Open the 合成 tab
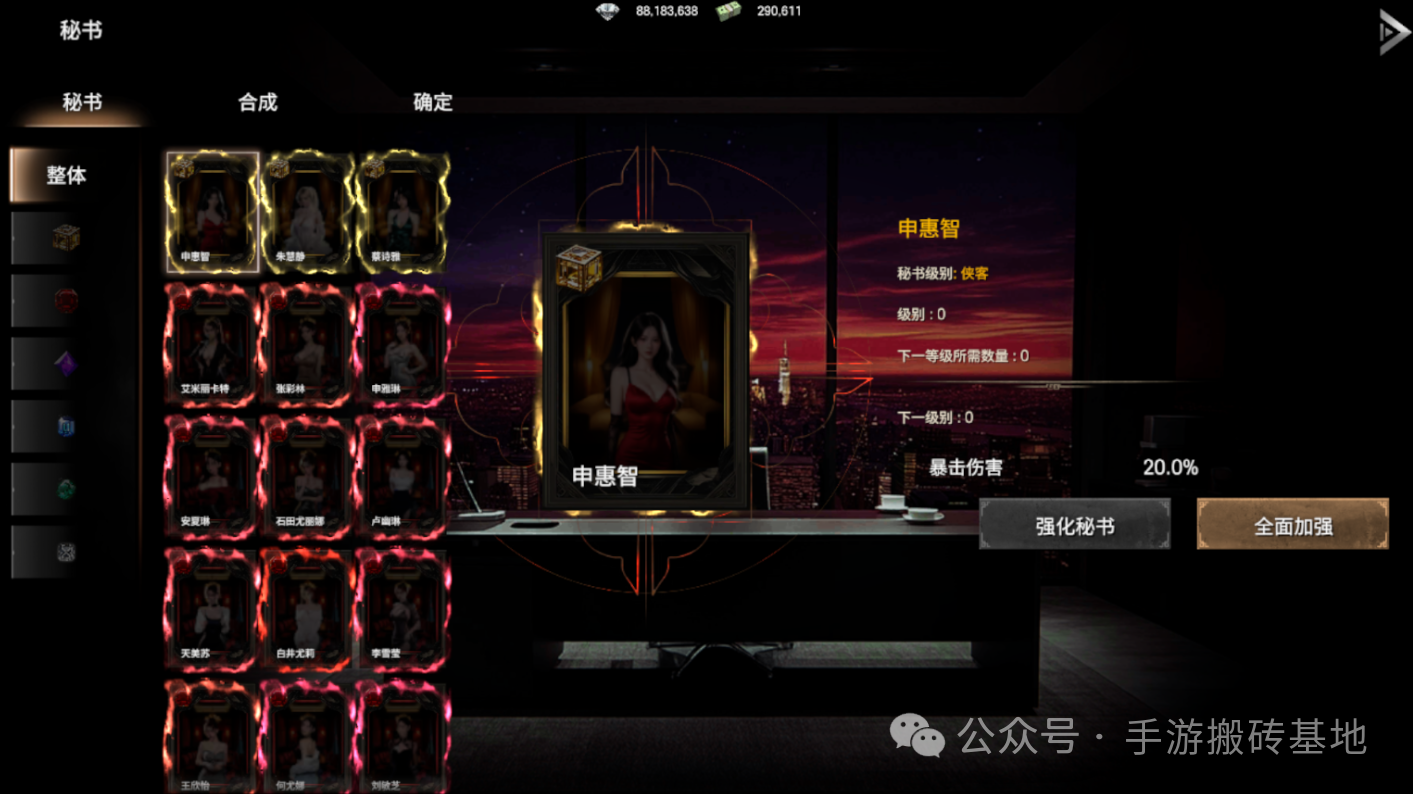This screenshot has width=1413, height=794. (255, 102)
